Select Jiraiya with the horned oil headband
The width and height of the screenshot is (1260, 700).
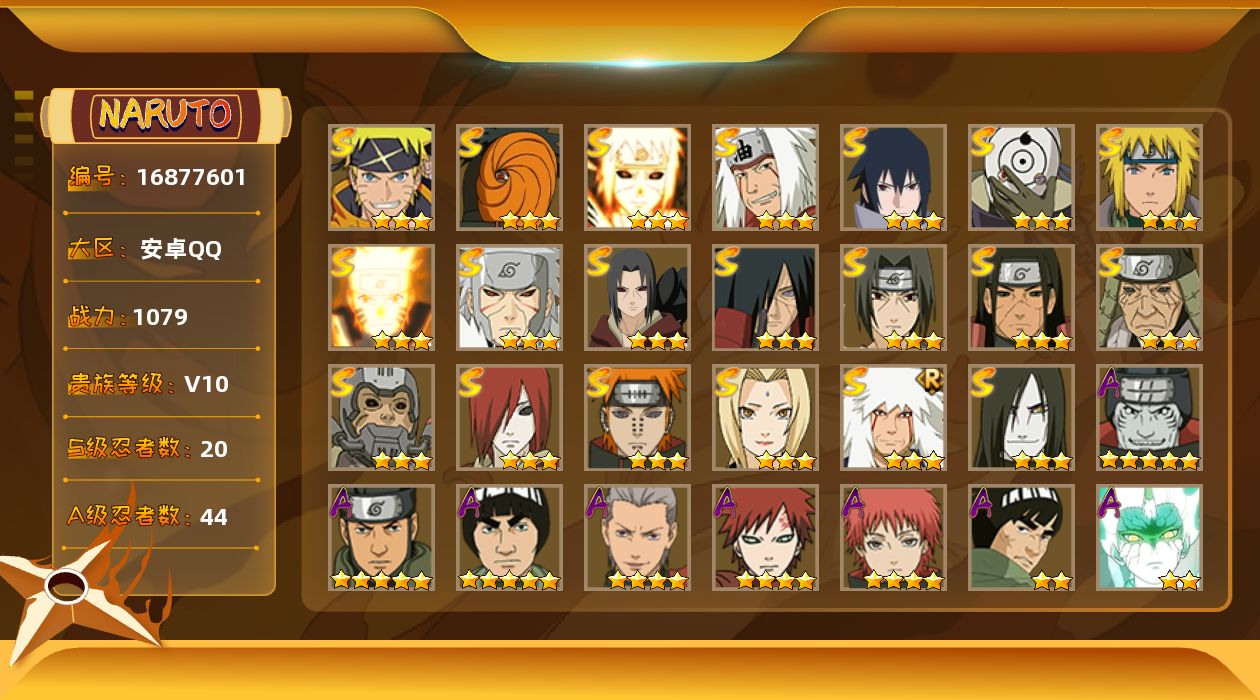click(x=765, y=177)
